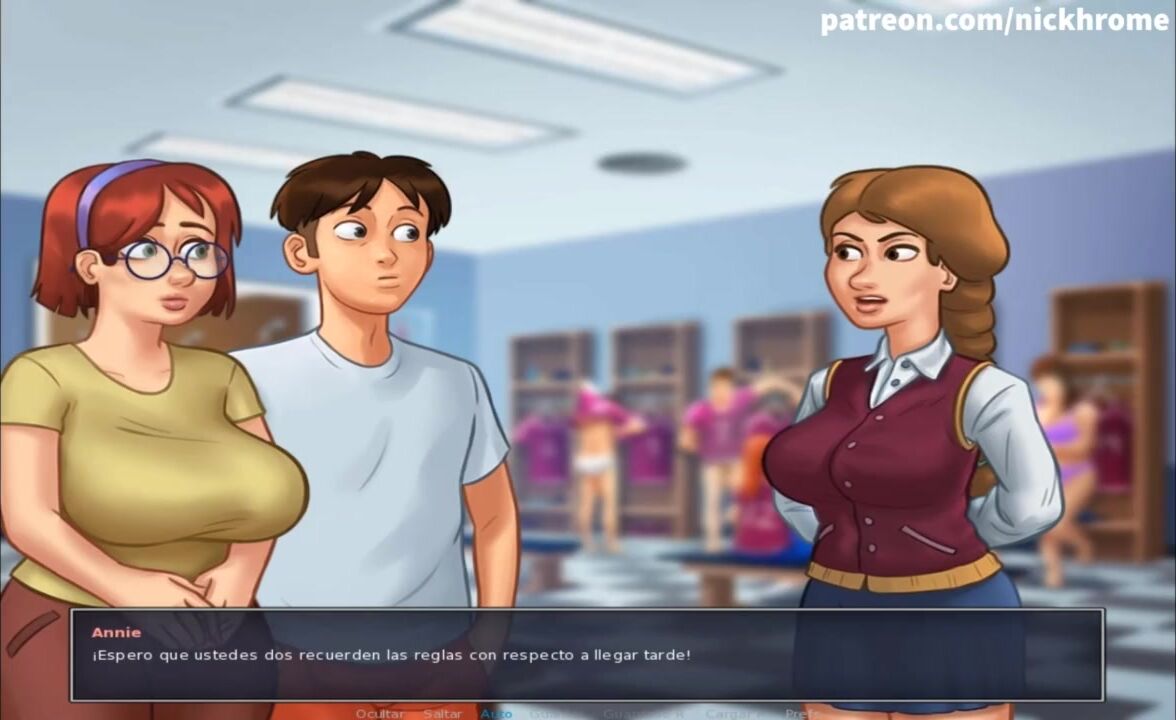Image resolution: width=1176 pixels, height=720 pixels.
Task: Toggle Auto dialogue advance
Action: click(x=496, y=713)
